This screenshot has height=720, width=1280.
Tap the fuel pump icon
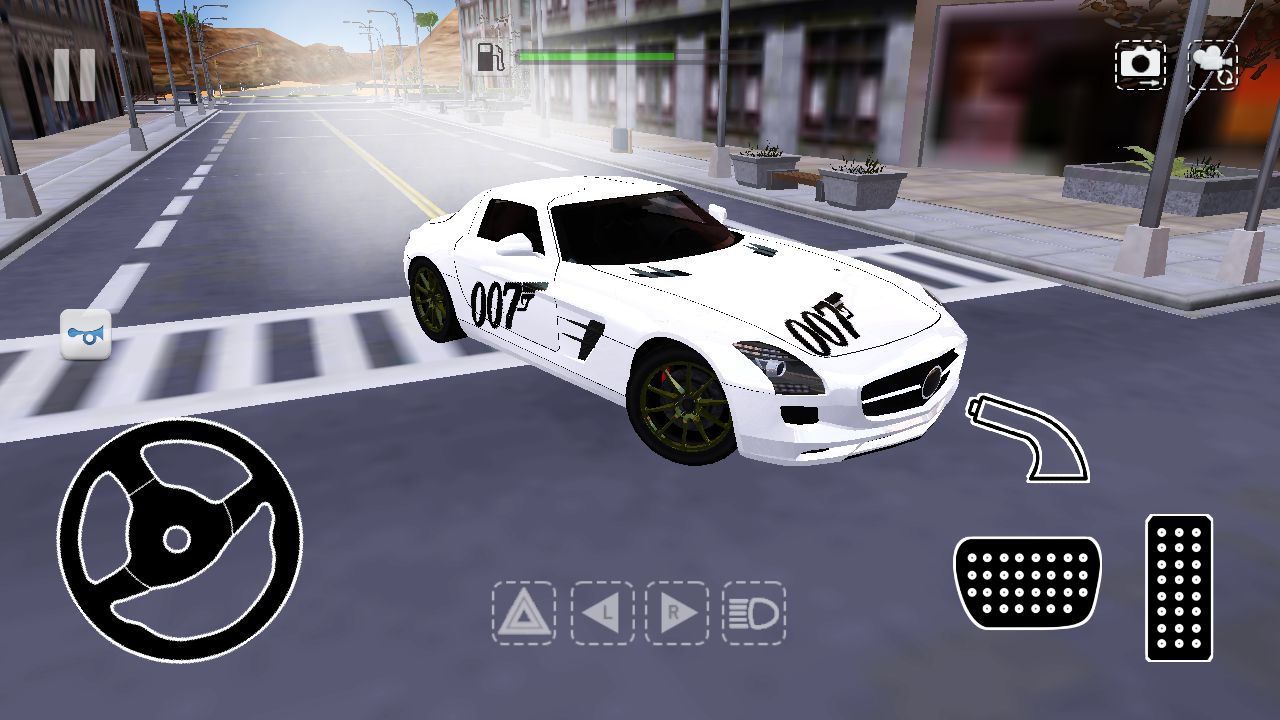[491, 57]
